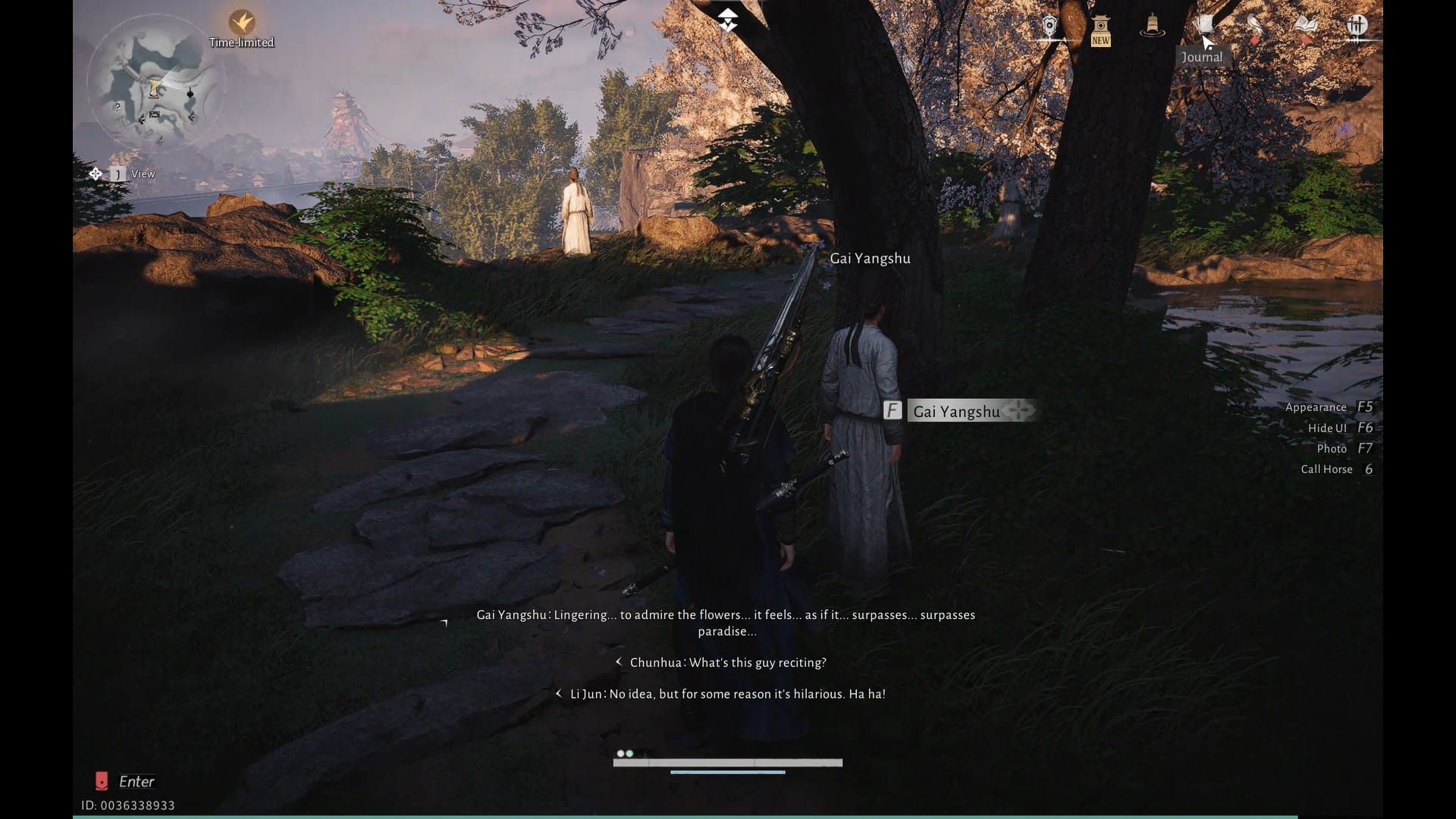This screenshot has height=819, width=1456.
Task: Expand Chunhua's previous dialogue line chevron
Action: click(619, 661)
